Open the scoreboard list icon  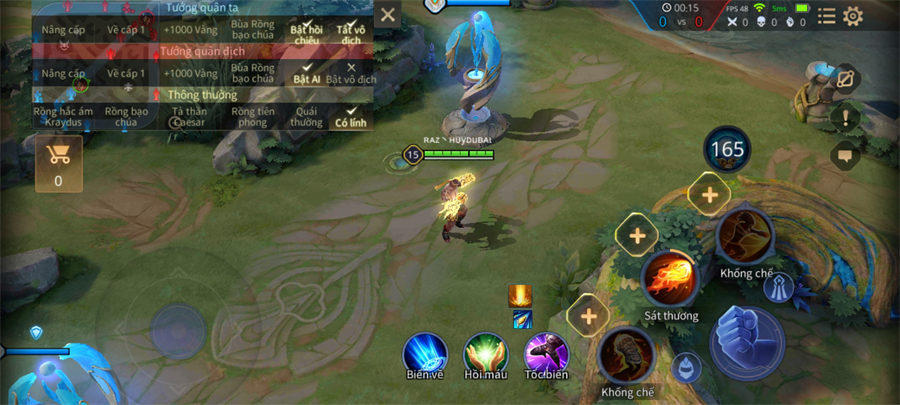point(826,16)
